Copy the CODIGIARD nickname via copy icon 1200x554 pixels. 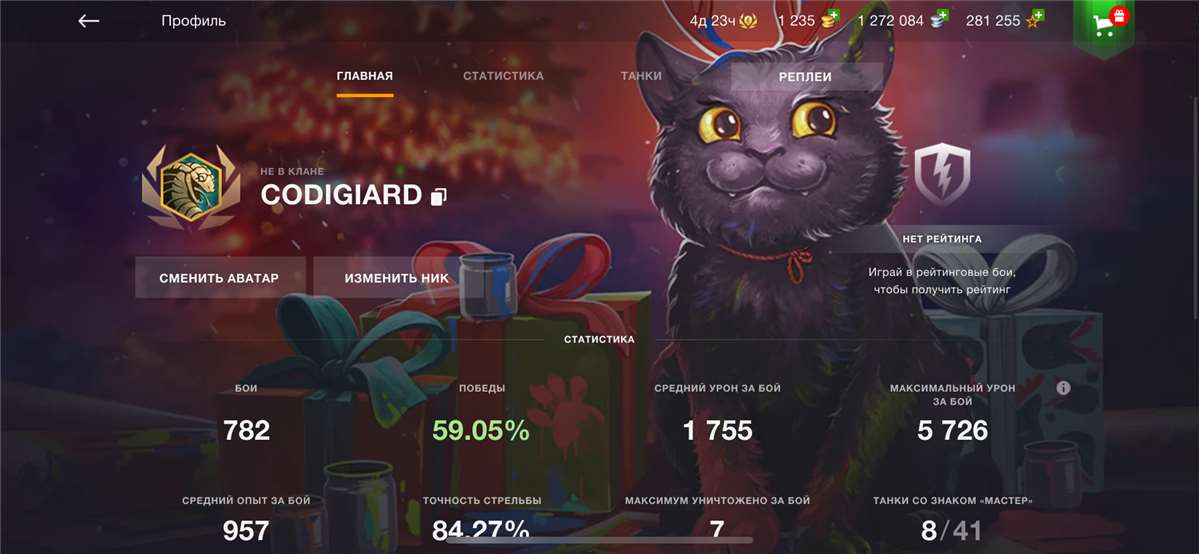click(438, 196)
